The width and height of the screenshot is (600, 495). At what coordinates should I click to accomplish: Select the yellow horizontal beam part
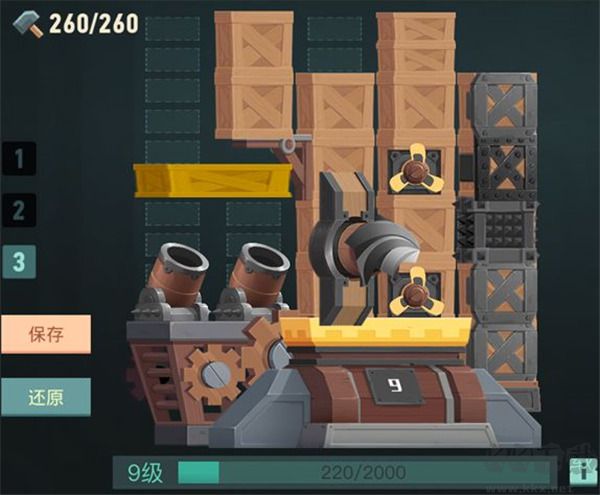(214, 180)
